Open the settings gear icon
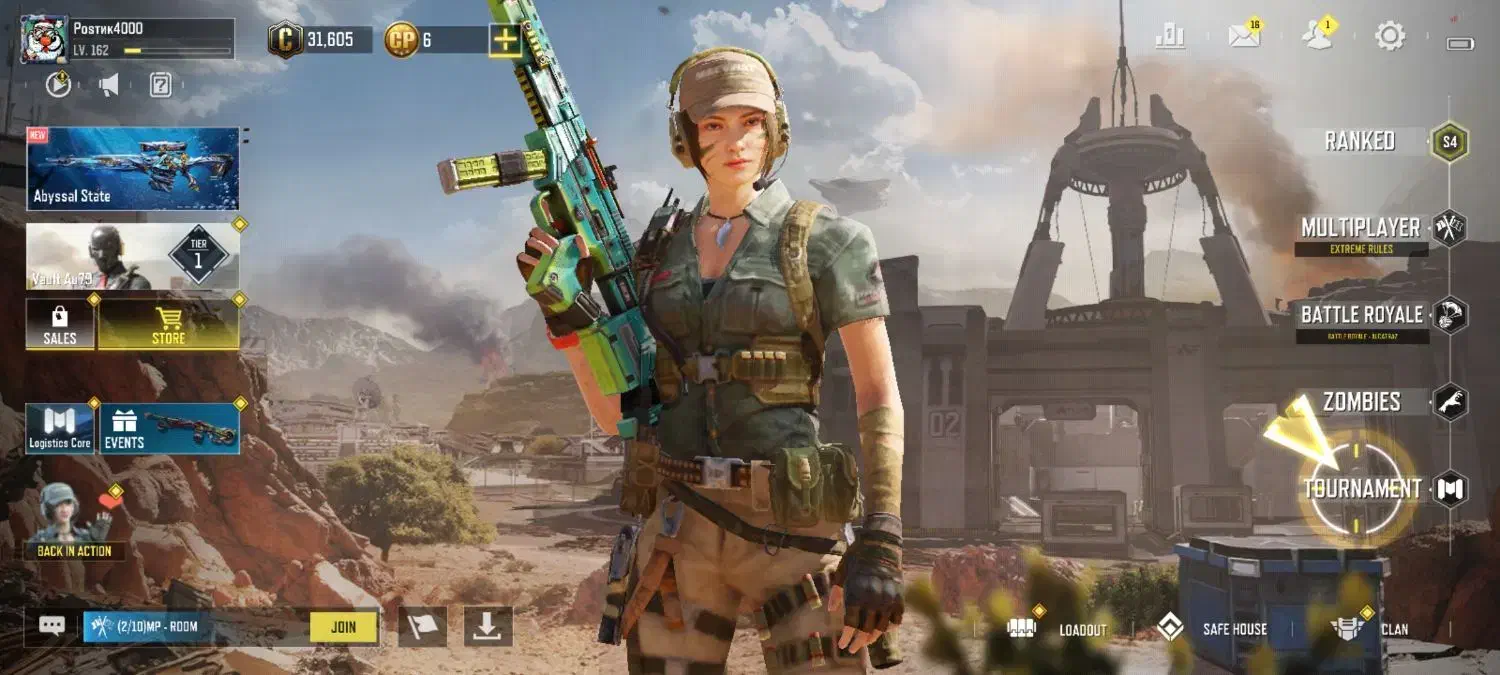The image size is (1500, 675). pos(1390,36)
